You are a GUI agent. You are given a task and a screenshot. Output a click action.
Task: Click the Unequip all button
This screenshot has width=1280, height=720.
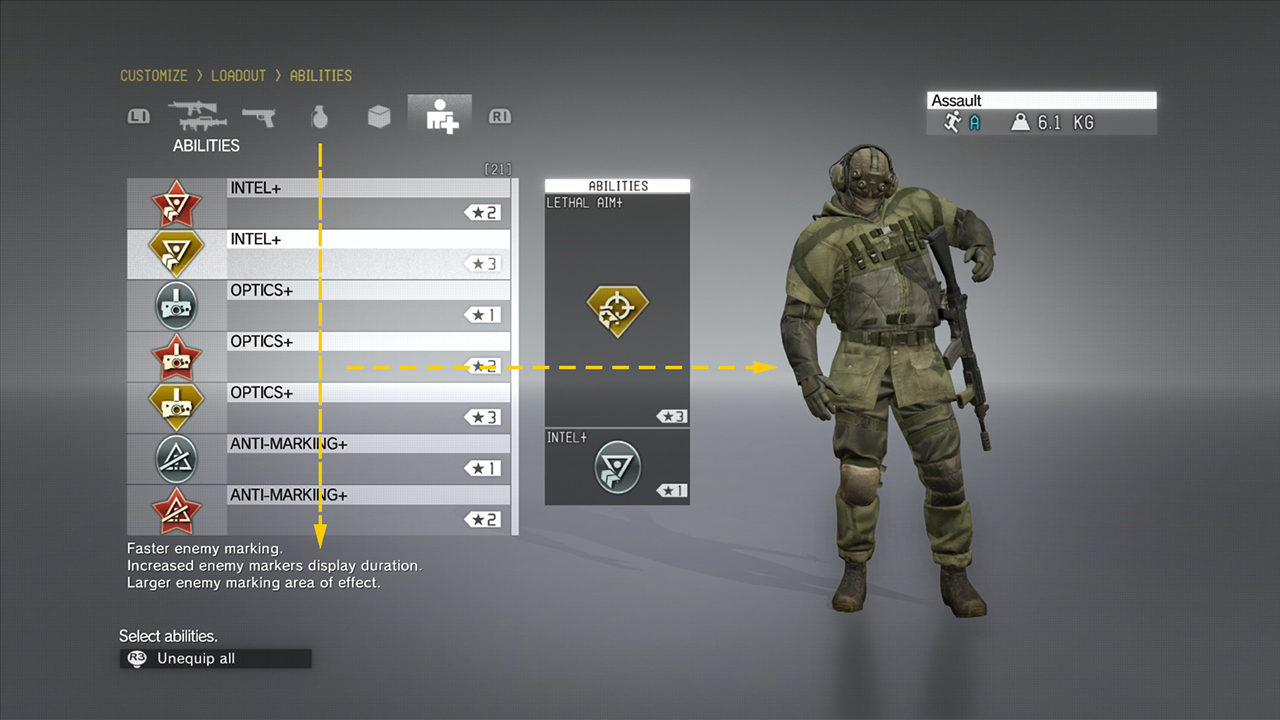coord(216,659)
